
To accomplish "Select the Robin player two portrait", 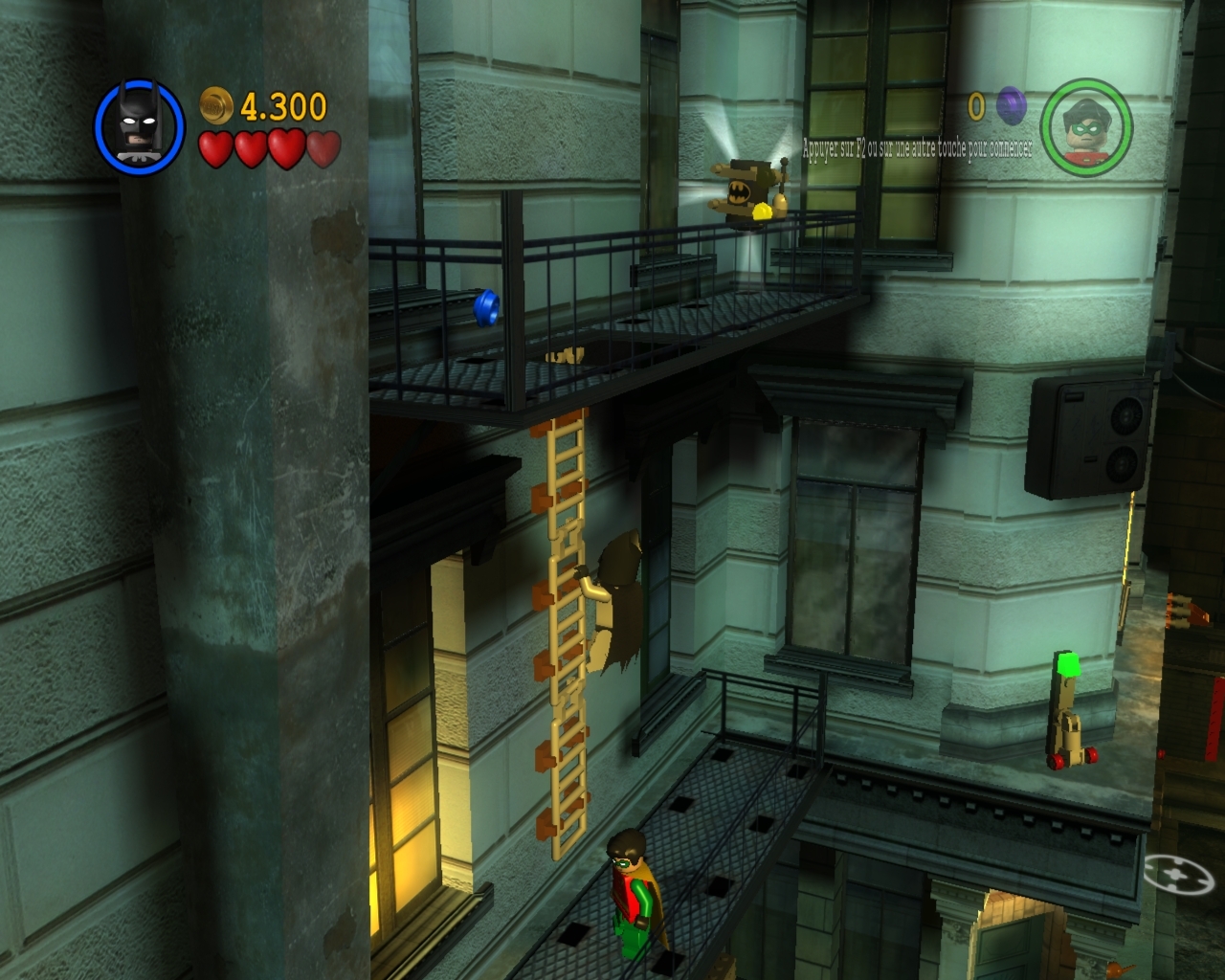I will coord(1086,126).
